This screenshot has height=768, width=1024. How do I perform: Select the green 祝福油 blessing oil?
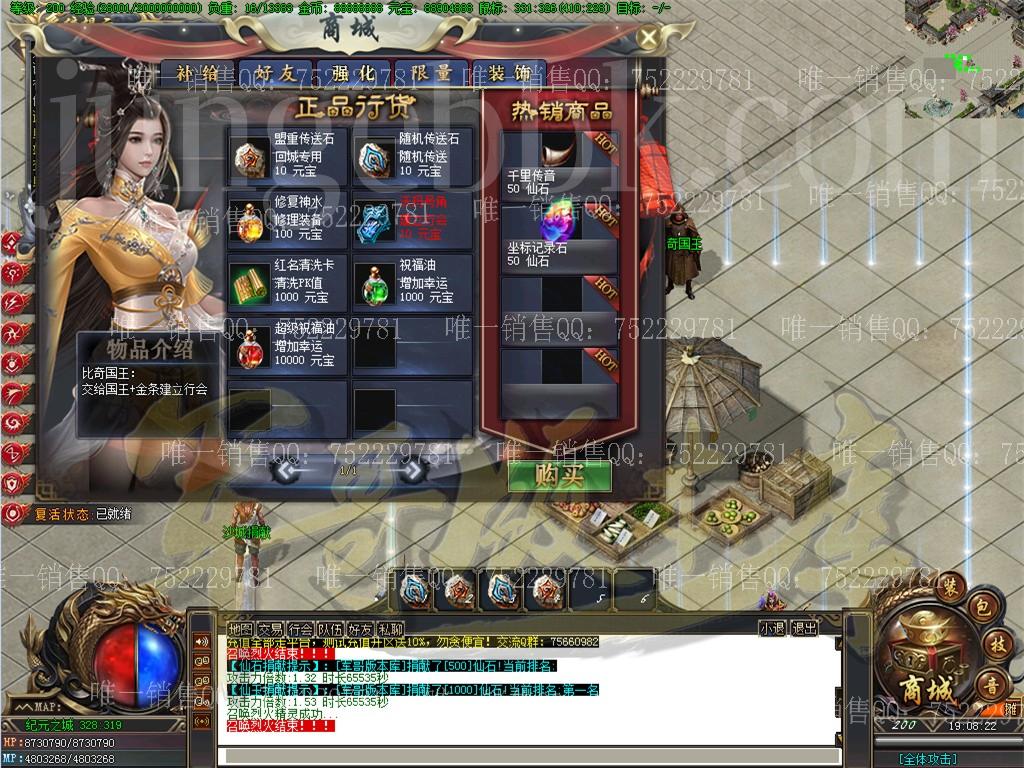pos(374,283)
